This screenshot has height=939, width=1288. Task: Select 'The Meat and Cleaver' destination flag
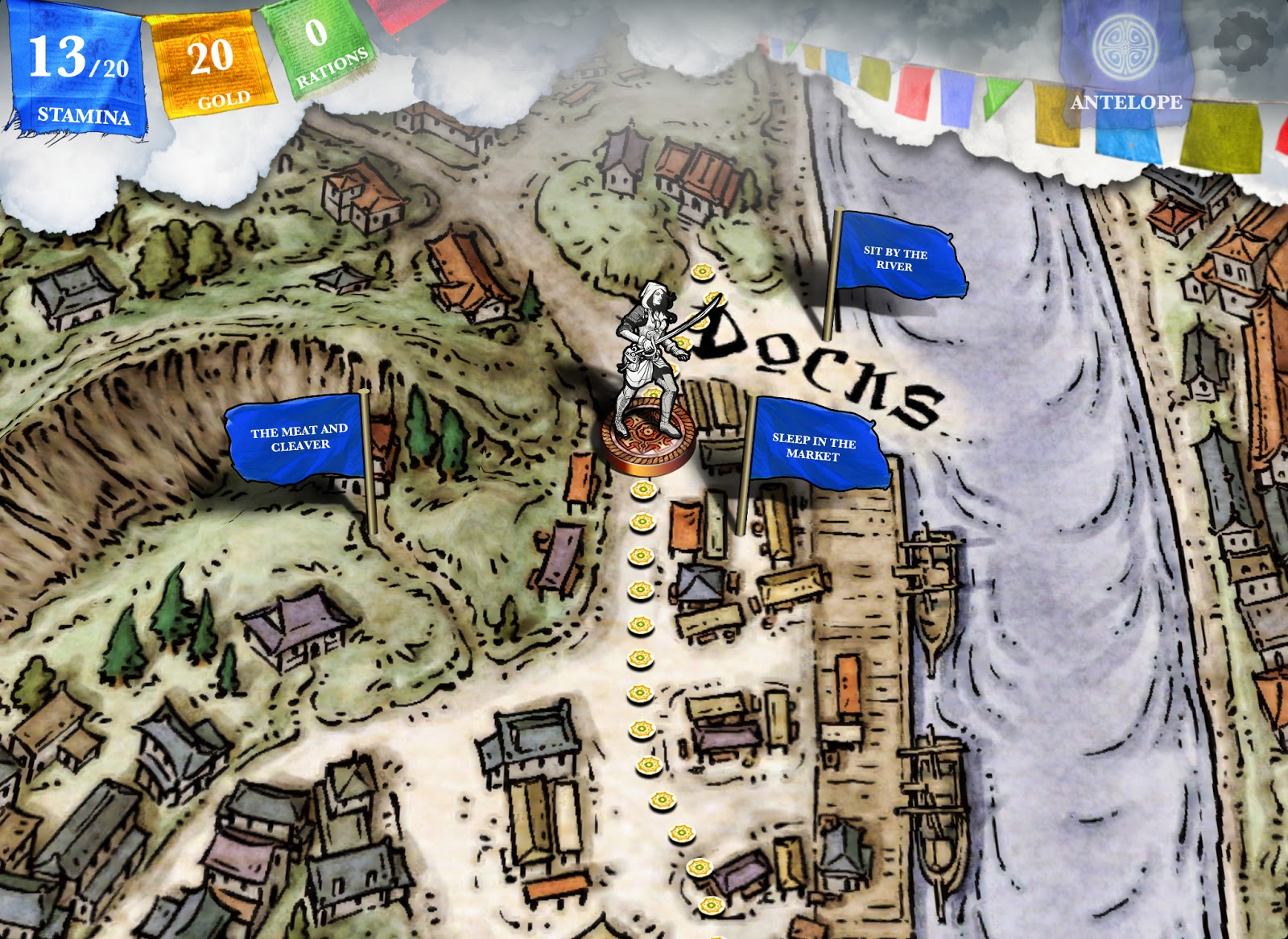(x=300, y=438)
